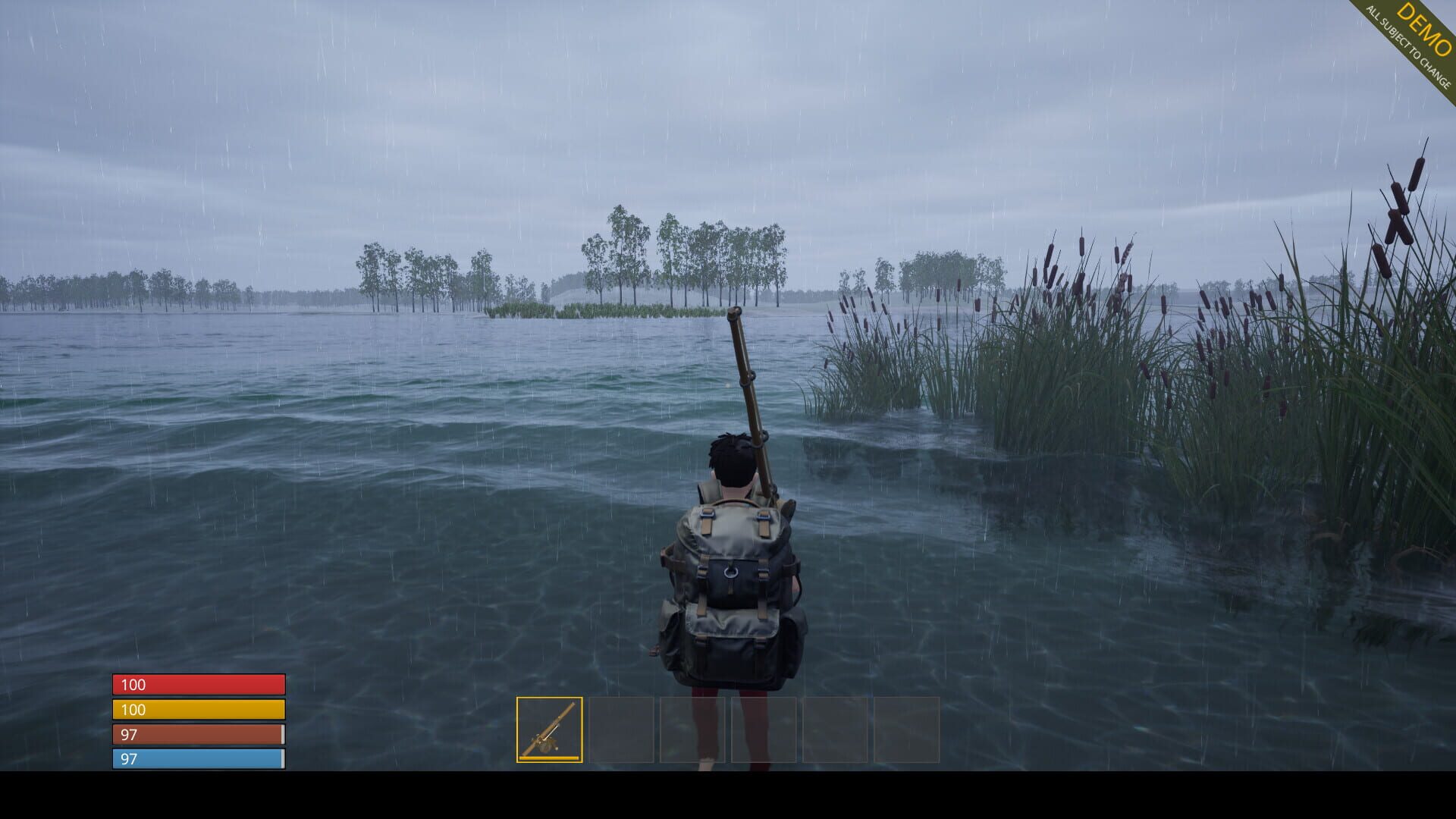Click the red health bar showing 100
The width and height of the screenshot is (1456, 819).
[197, 684]
